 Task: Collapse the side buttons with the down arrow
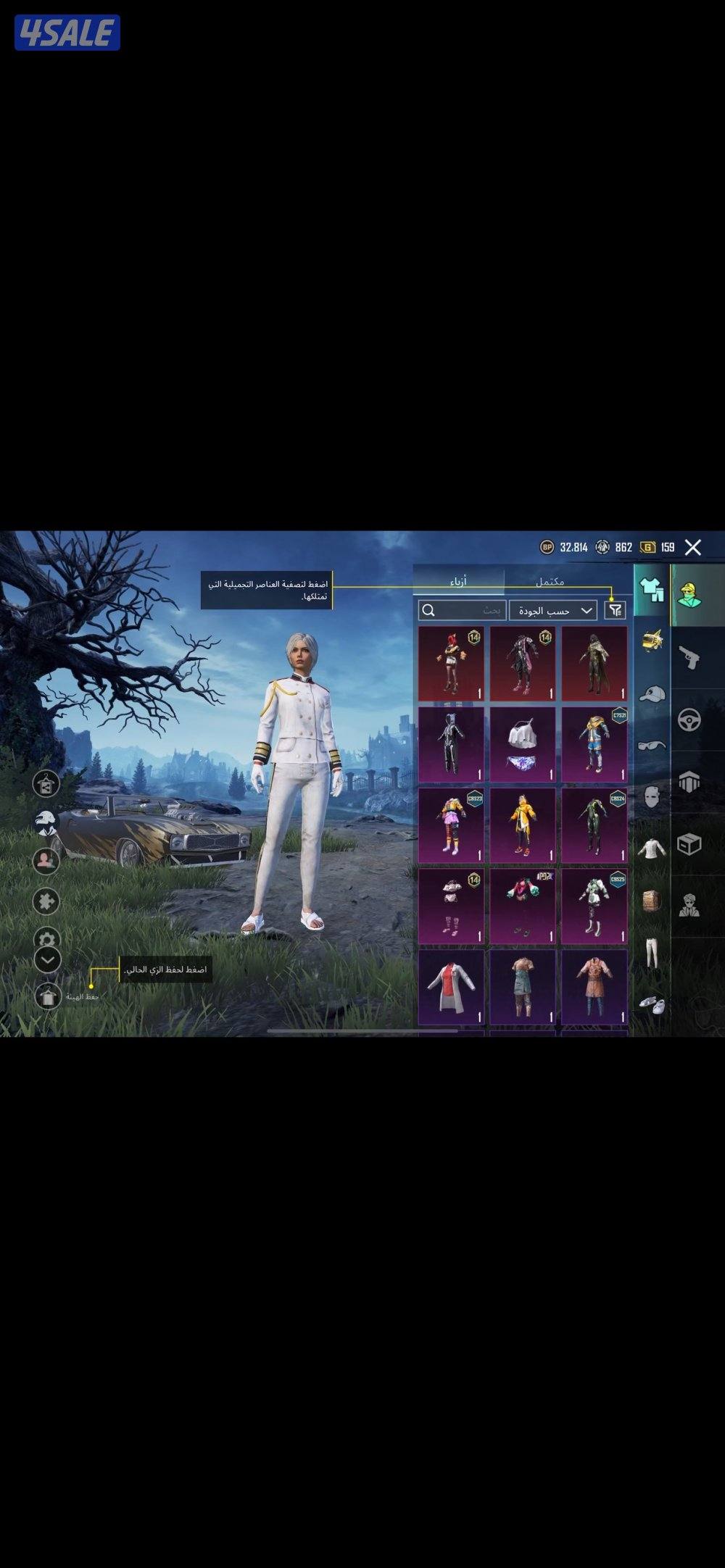[48, 959]
